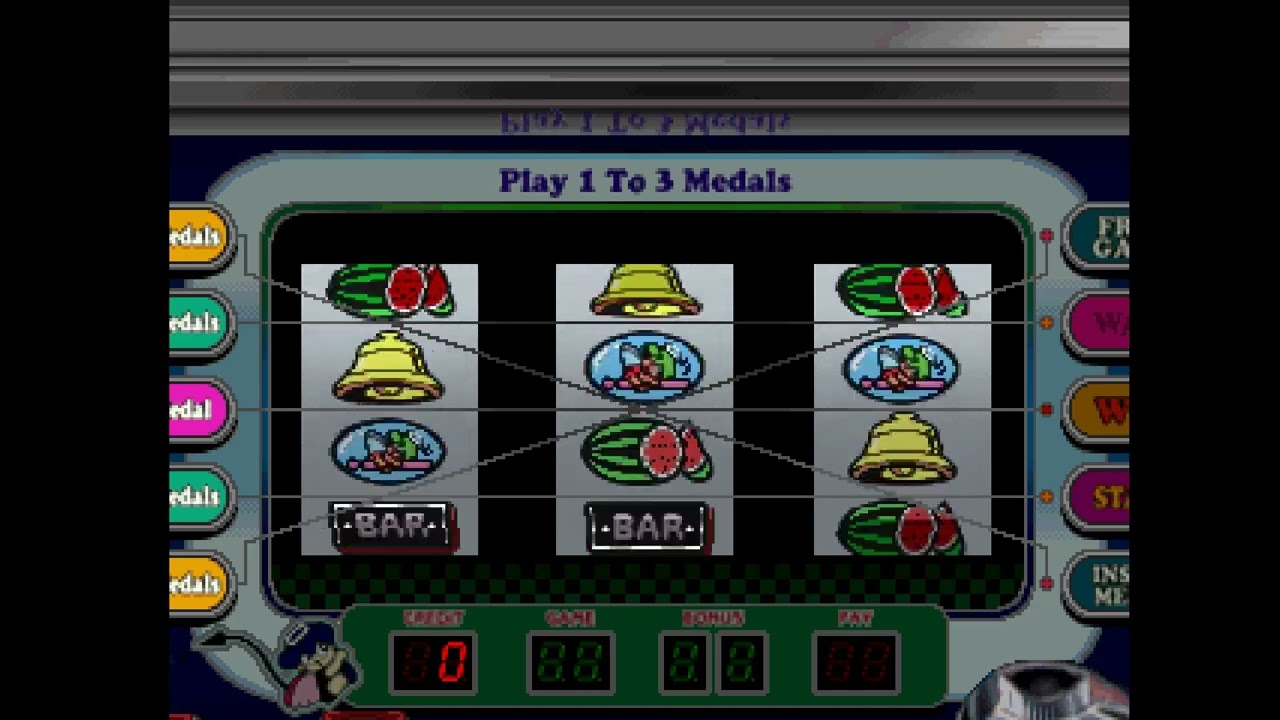Click the fish-in-oval symbol on the middle reel
The image size is (1280, 720).
pyautogui.click(x=645, y=368)
